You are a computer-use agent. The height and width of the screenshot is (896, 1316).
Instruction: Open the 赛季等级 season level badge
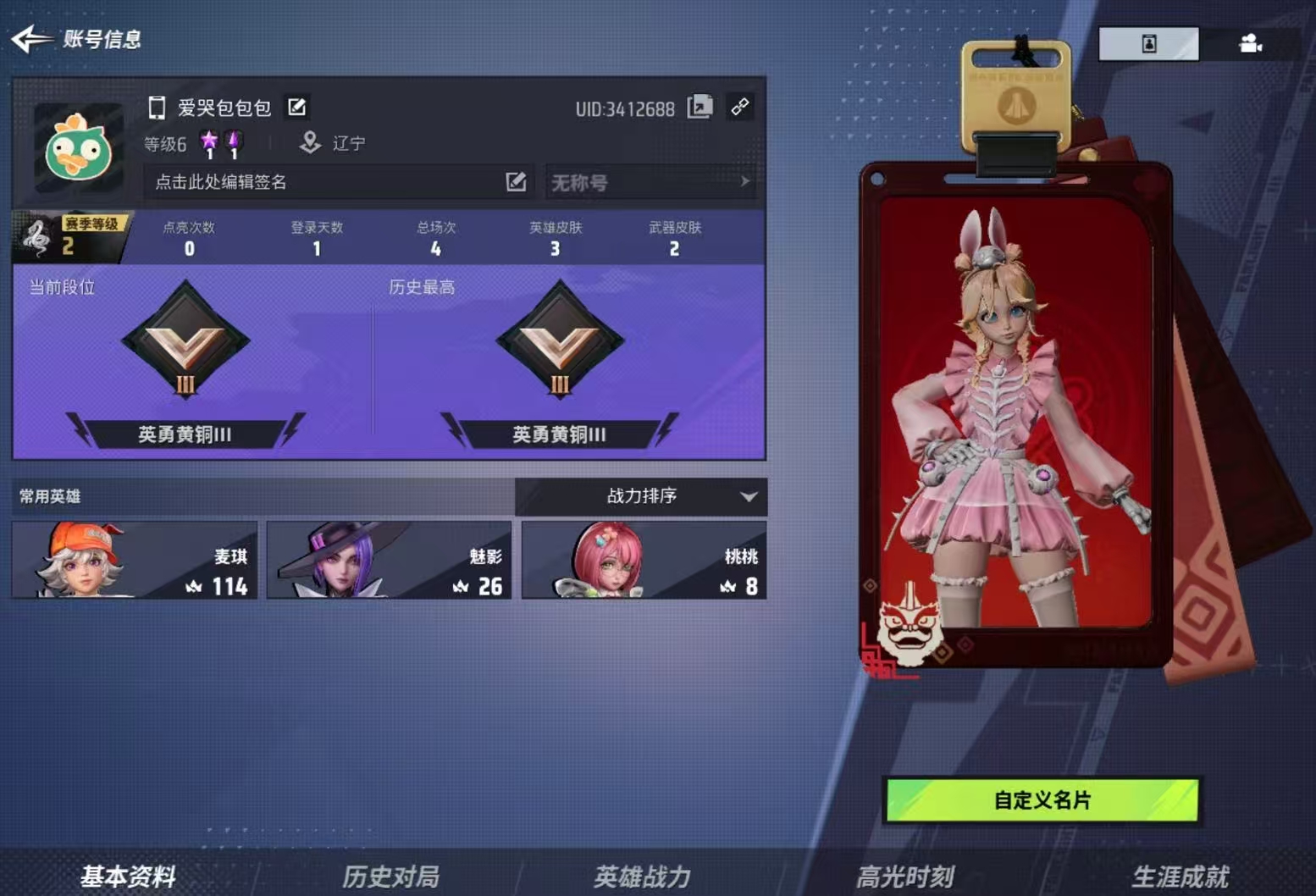tap(70, 237)
